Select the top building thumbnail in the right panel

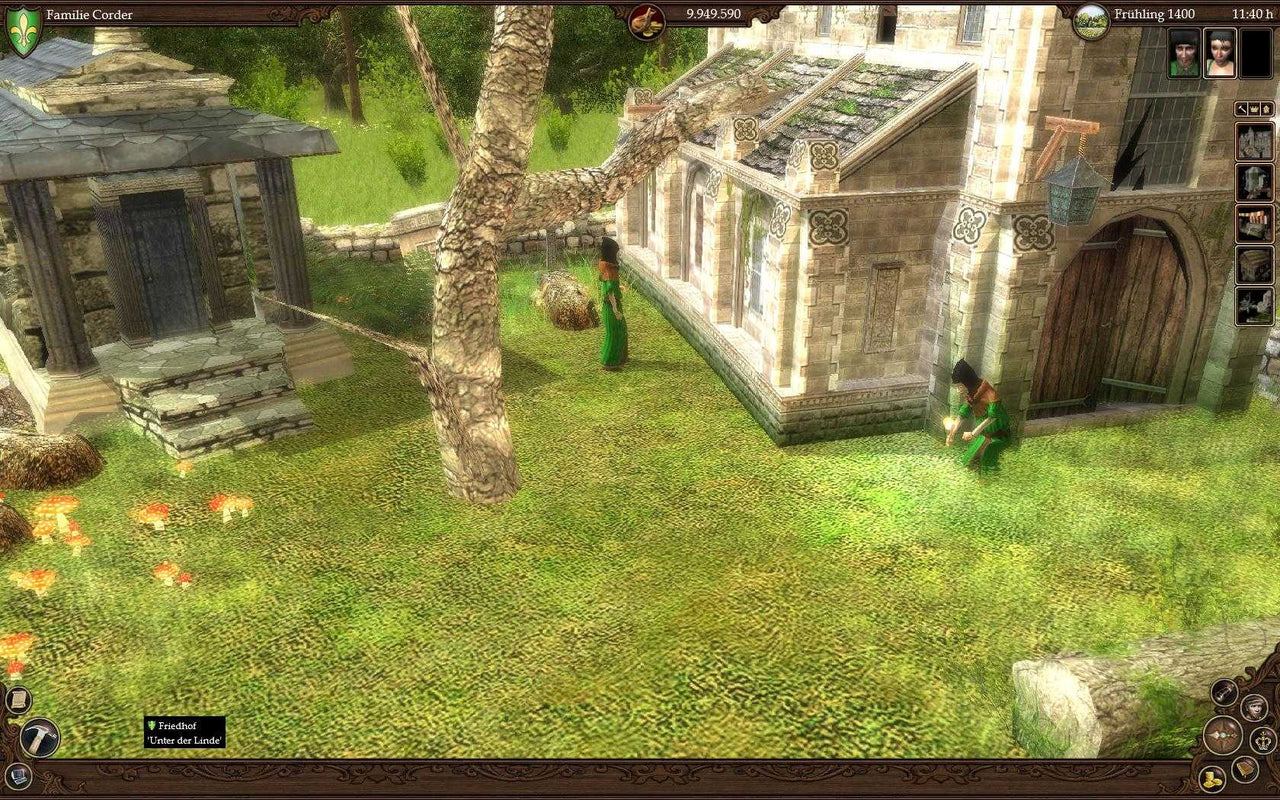coord(1258,141)
